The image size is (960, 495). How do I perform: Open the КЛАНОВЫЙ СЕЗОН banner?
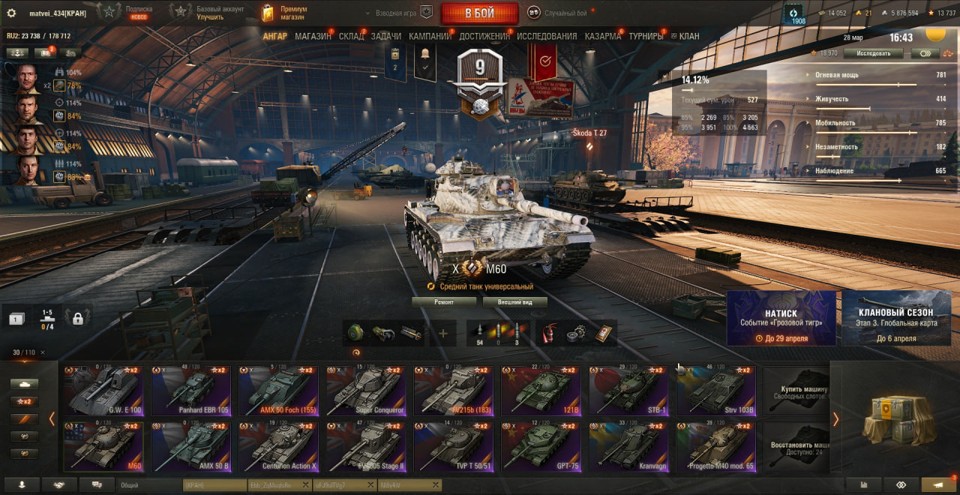click(x=896, y=318)
